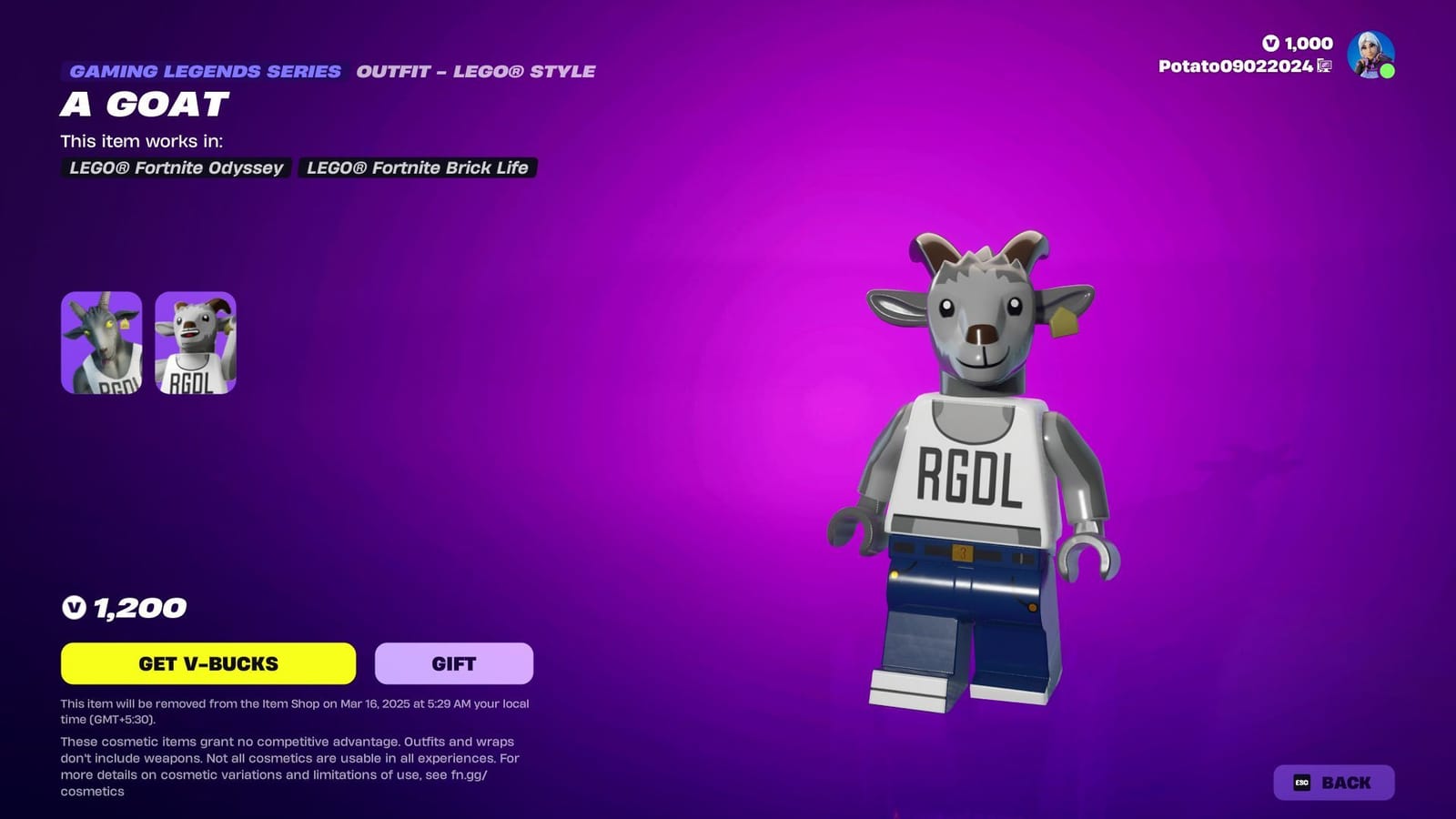
Task: Click the GET V-BUCKS button
Action: coord(208,663)
